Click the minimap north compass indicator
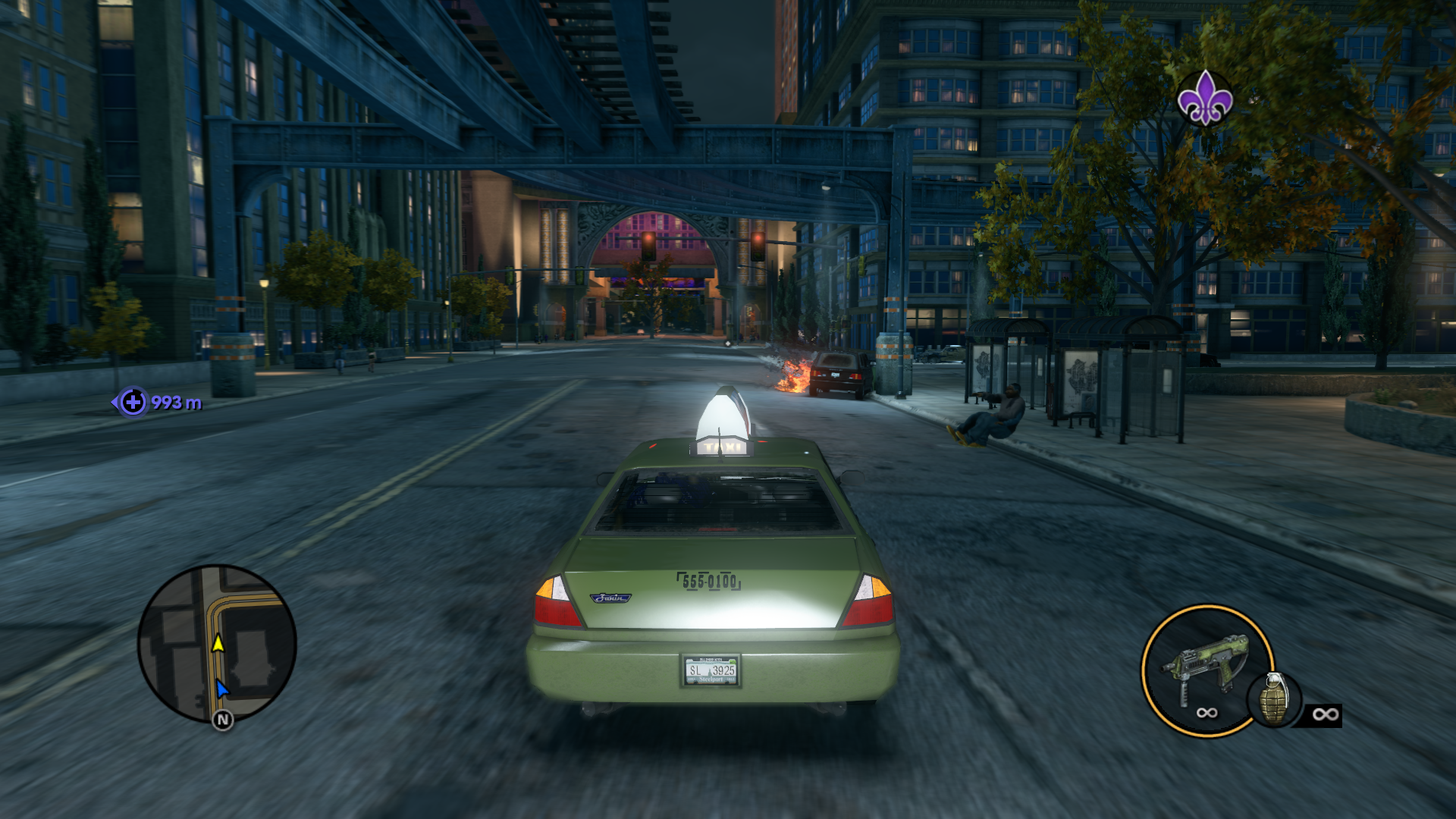1456x819 pixels. click(222, 720)
